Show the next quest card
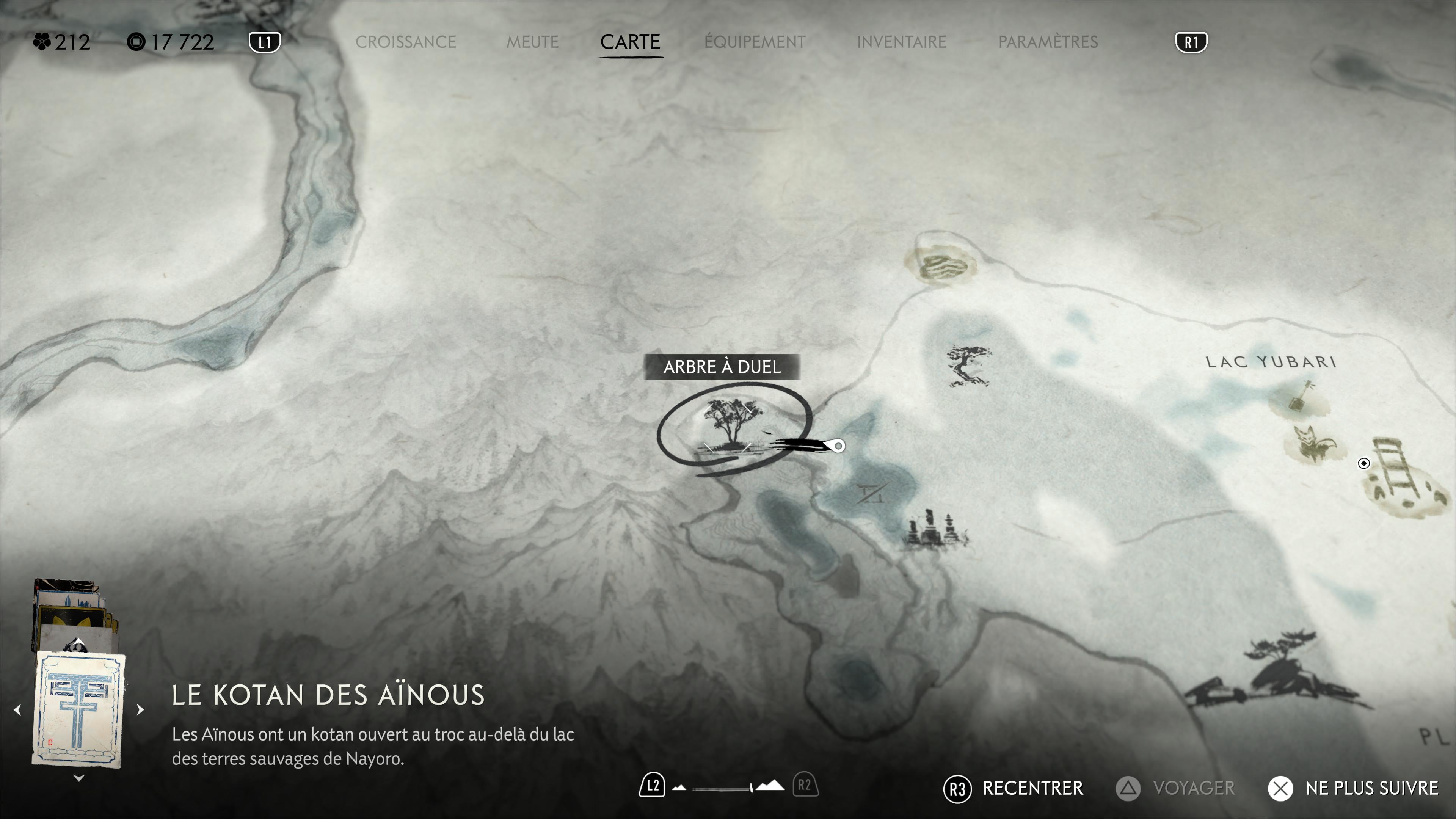Screen dimensions: 1456x819 [140, 709]
